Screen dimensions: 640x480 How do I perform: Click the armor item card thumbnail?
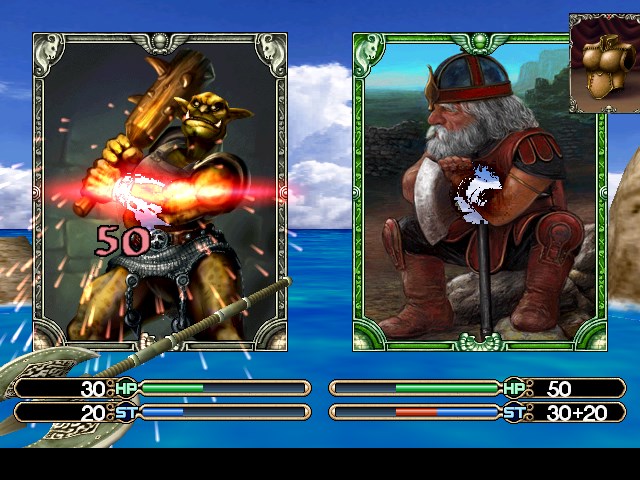(603, 62)
